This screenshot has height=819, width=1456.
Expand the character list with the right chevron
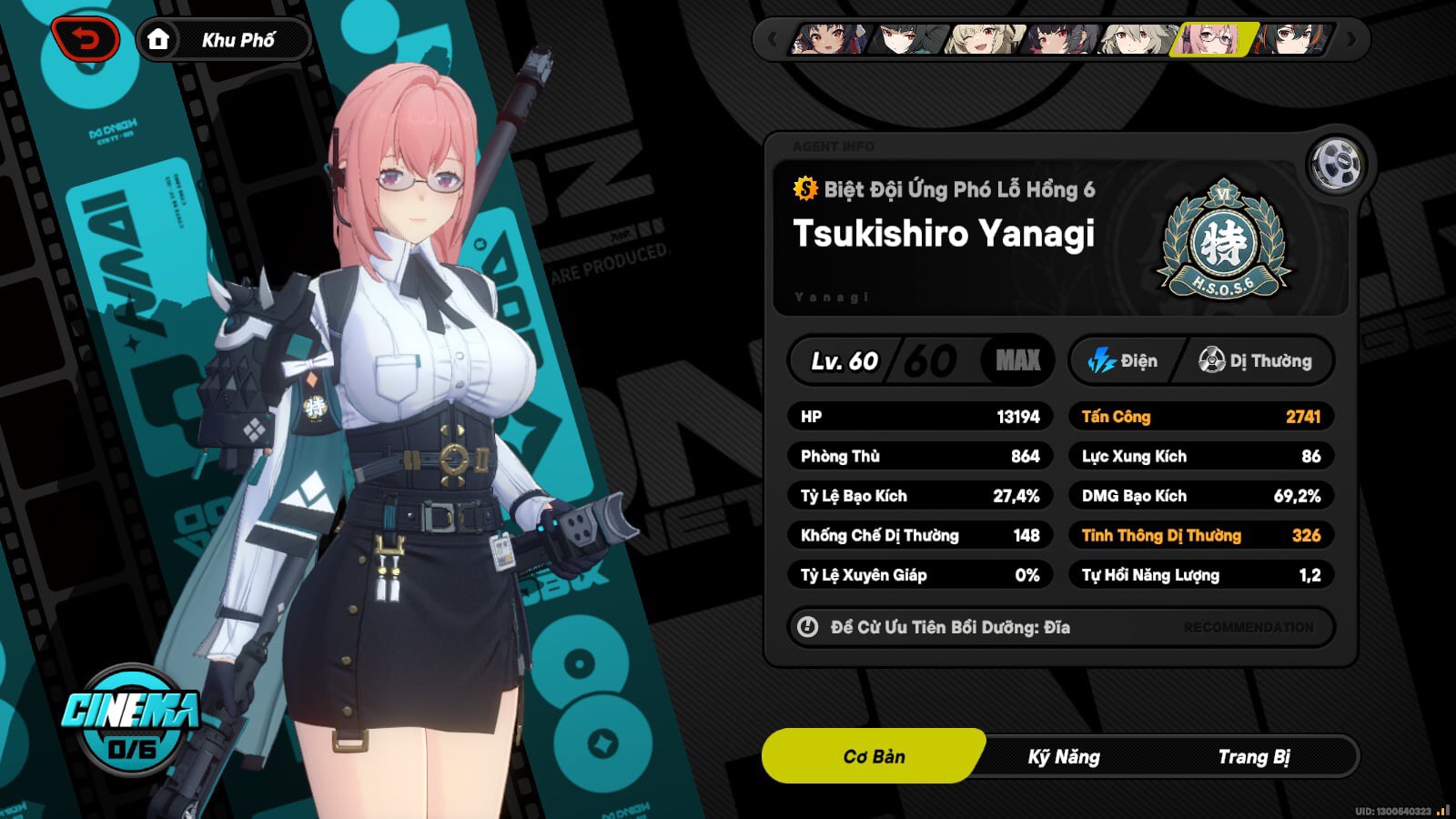(x=1350, y=40)
